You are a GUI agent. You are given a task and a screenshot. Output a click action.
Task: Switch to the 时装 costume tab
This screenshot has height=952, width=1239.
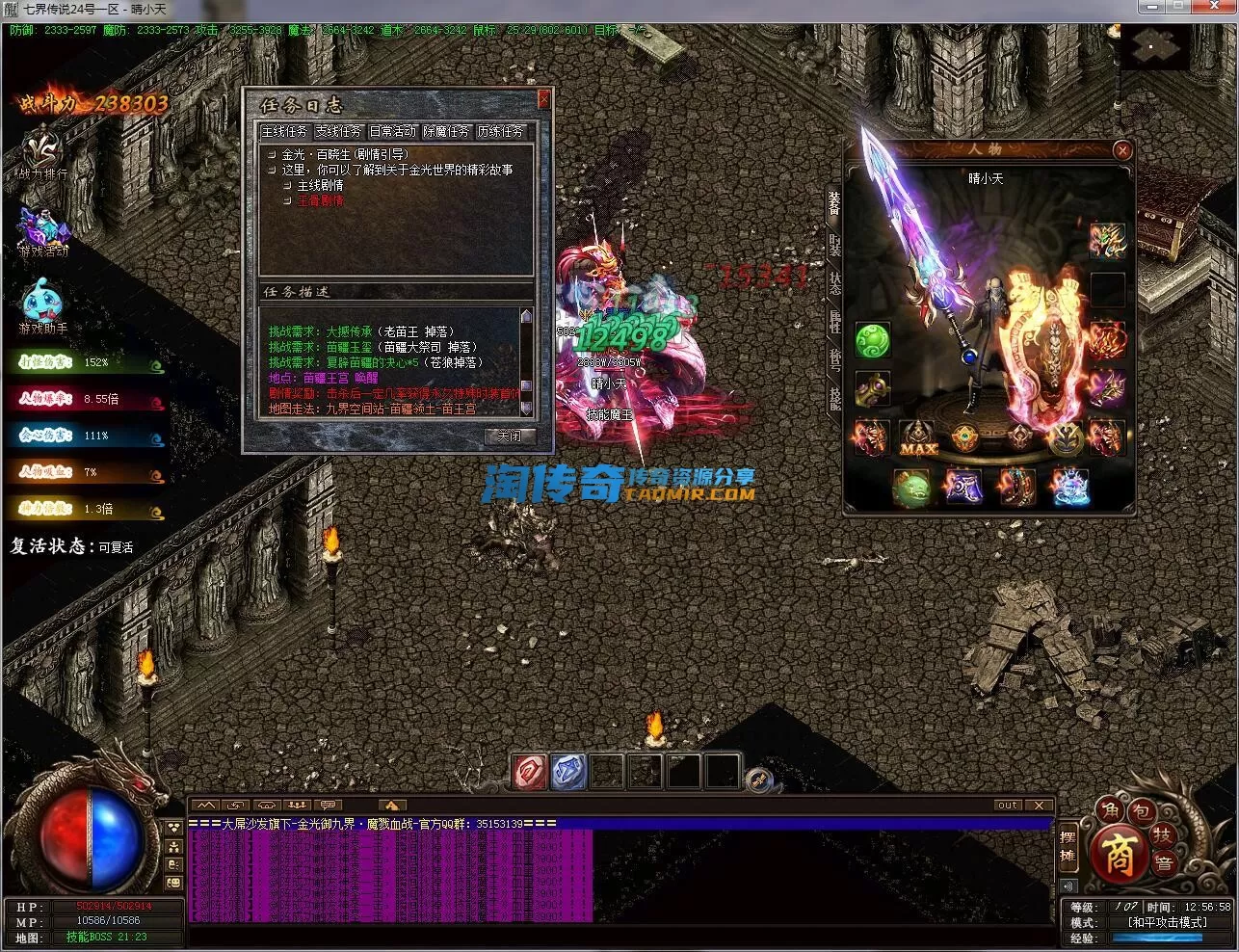point(834,245)
